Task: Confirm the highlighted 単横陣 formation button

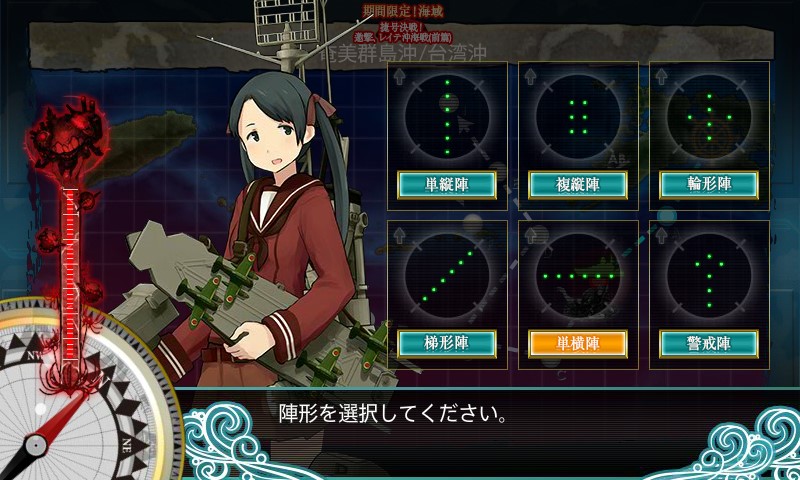Action: point(578,344)
